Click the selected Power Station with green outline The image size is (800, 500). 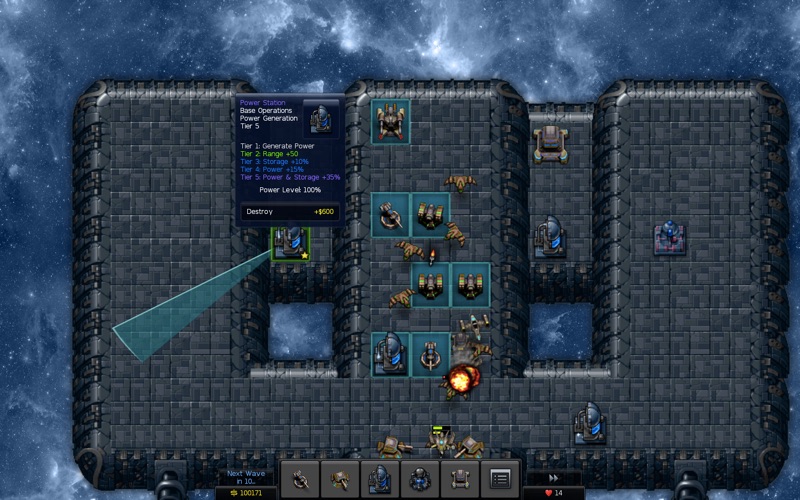click(x=291, y=243)
